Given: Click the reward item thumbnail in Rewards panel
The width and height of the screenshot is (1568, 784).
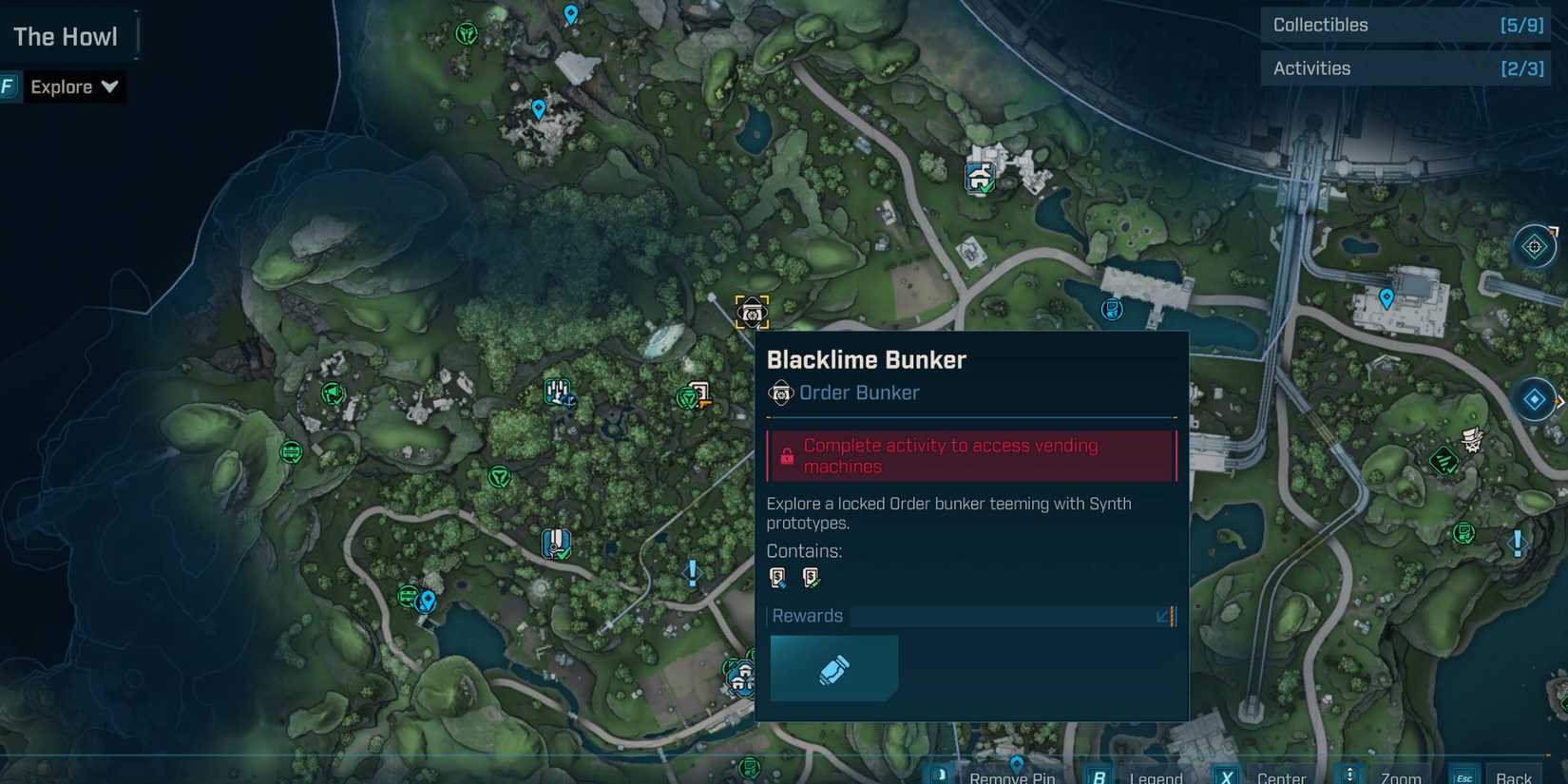Looking at the screenshot, I should [x=833, y=667].
